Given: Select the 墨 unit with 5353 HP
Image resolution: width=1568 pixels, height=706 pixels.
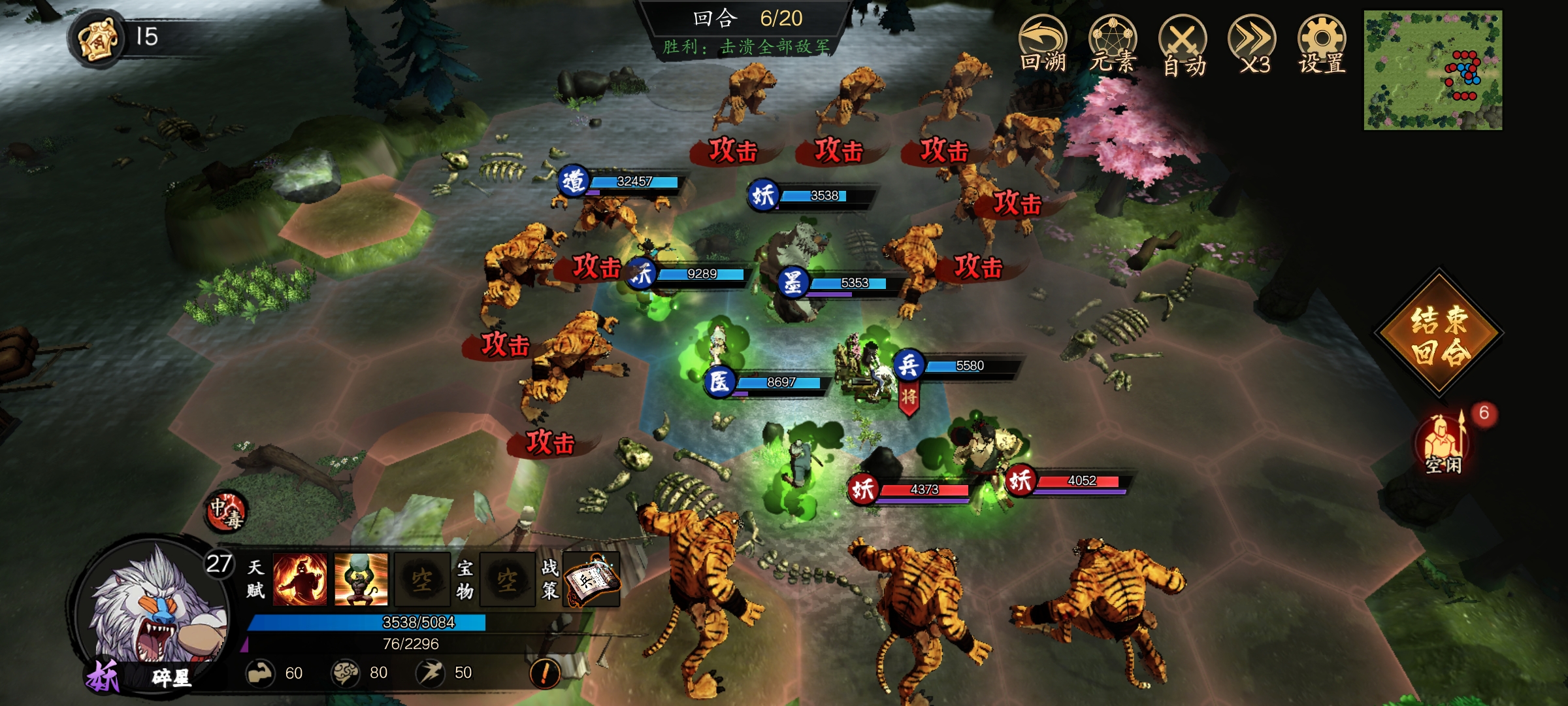Looking at the screenshot, I should [792, 282].
